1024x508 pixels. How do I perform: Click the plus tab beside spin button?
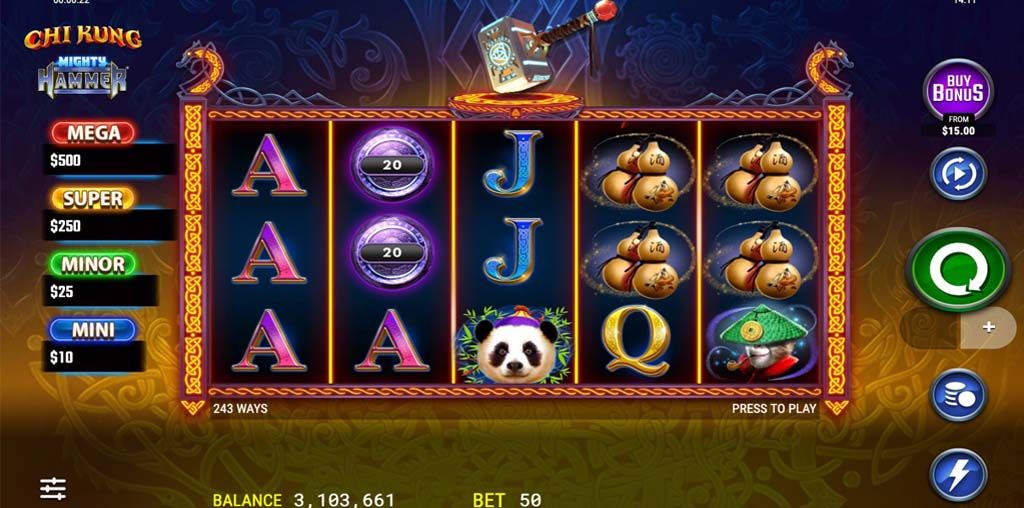(x=988, y=328)
